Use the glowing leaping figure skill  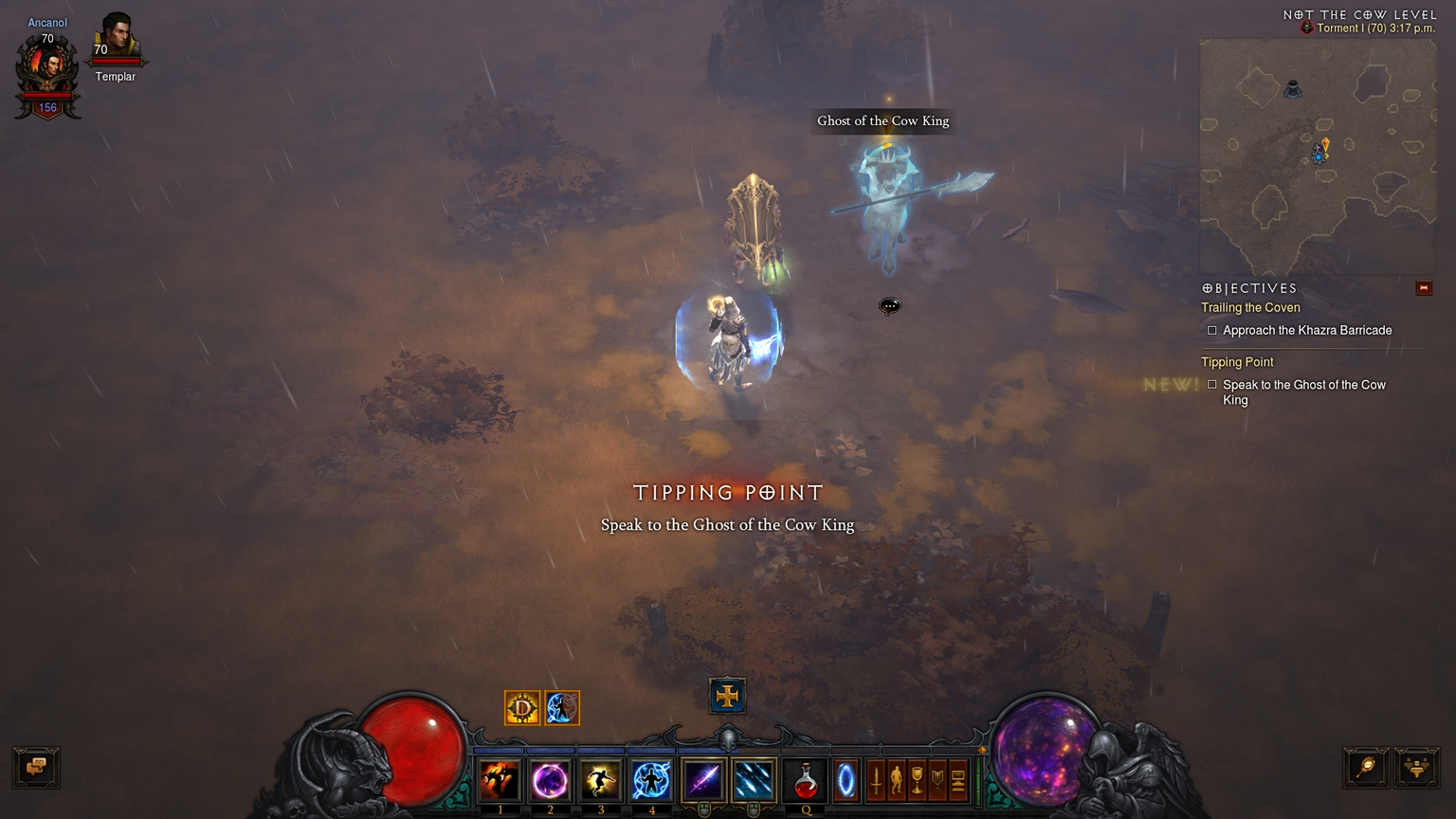(601, 780)
